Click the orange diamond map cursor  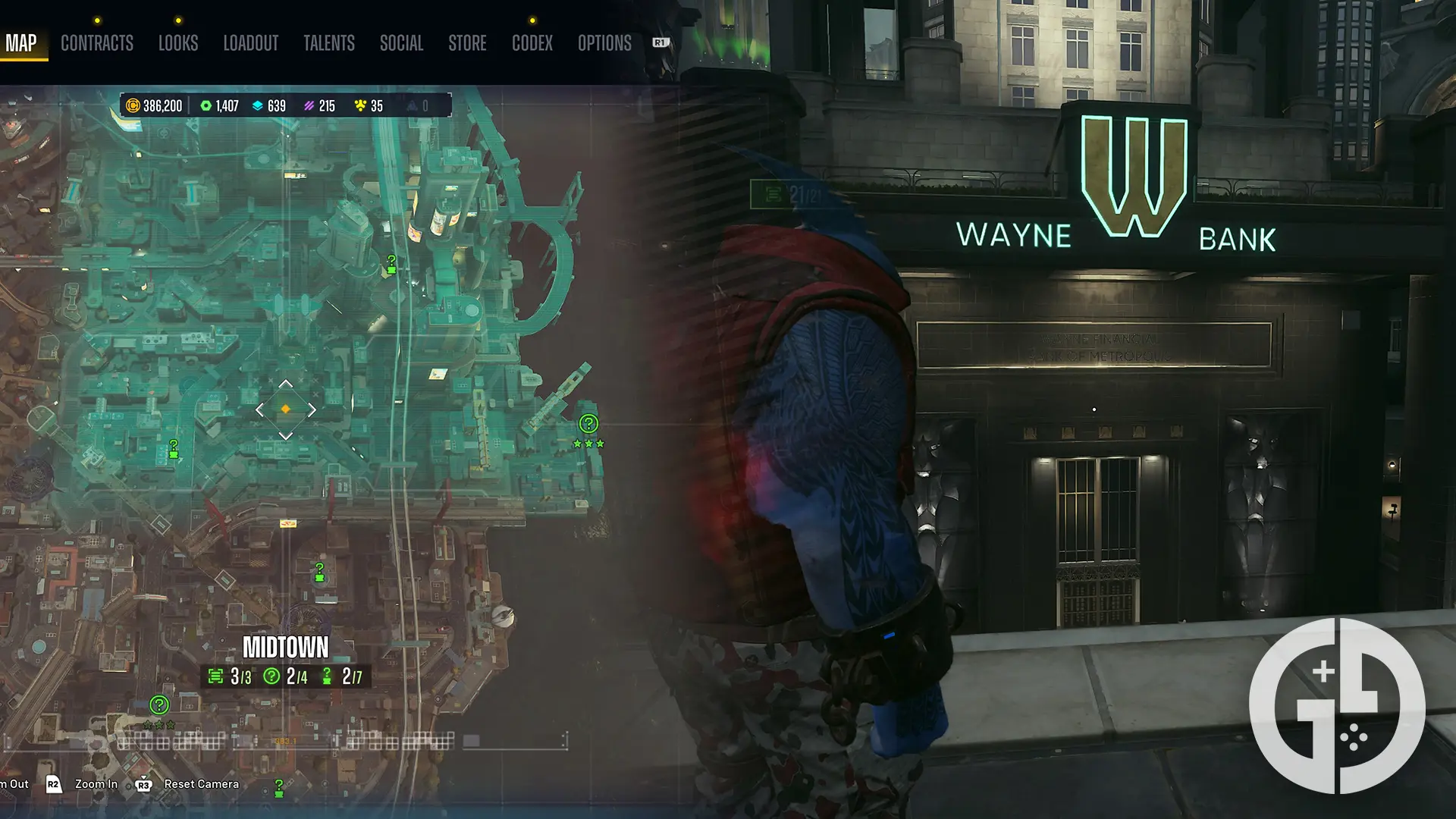click(286, 409)
